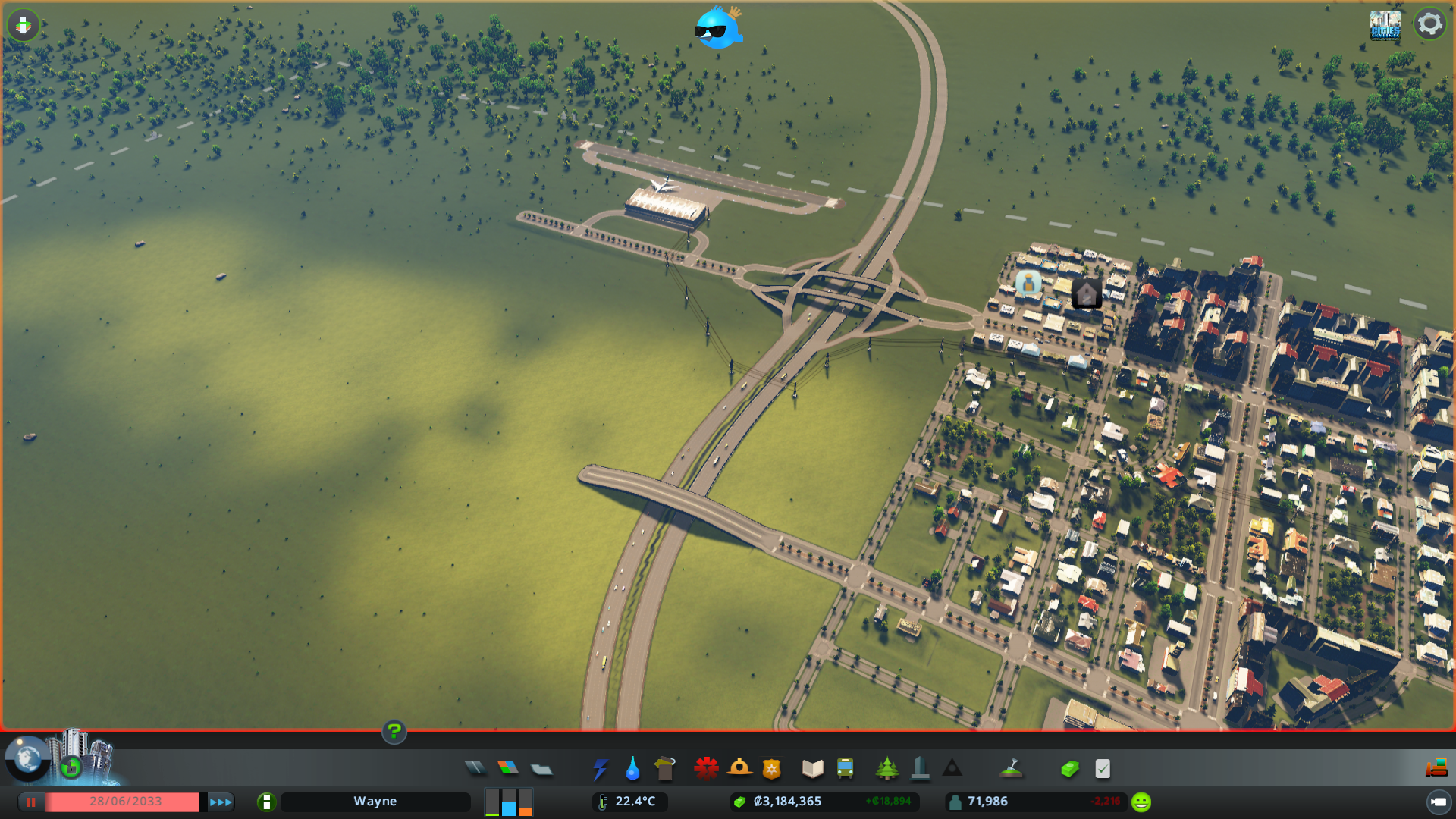Screen dimensions: 1456x819
Task: Open the Electricity services panel
Action: (601, 768)
